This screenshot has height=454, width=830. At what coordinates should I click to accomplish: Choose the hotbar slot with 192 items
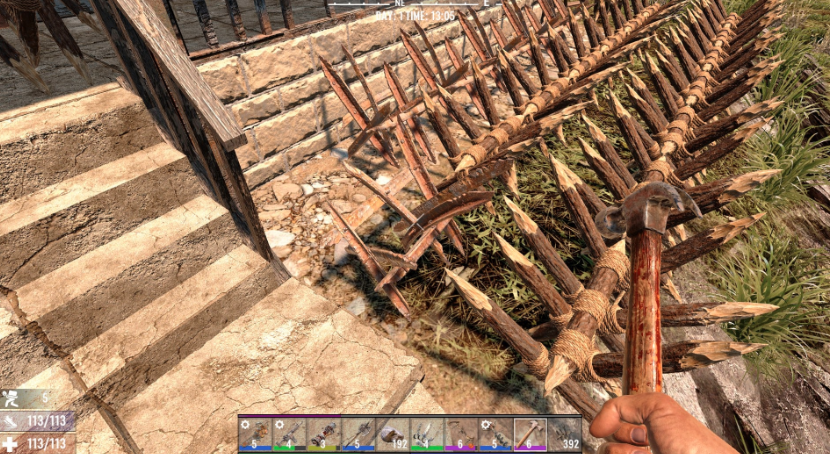point(393,434)
